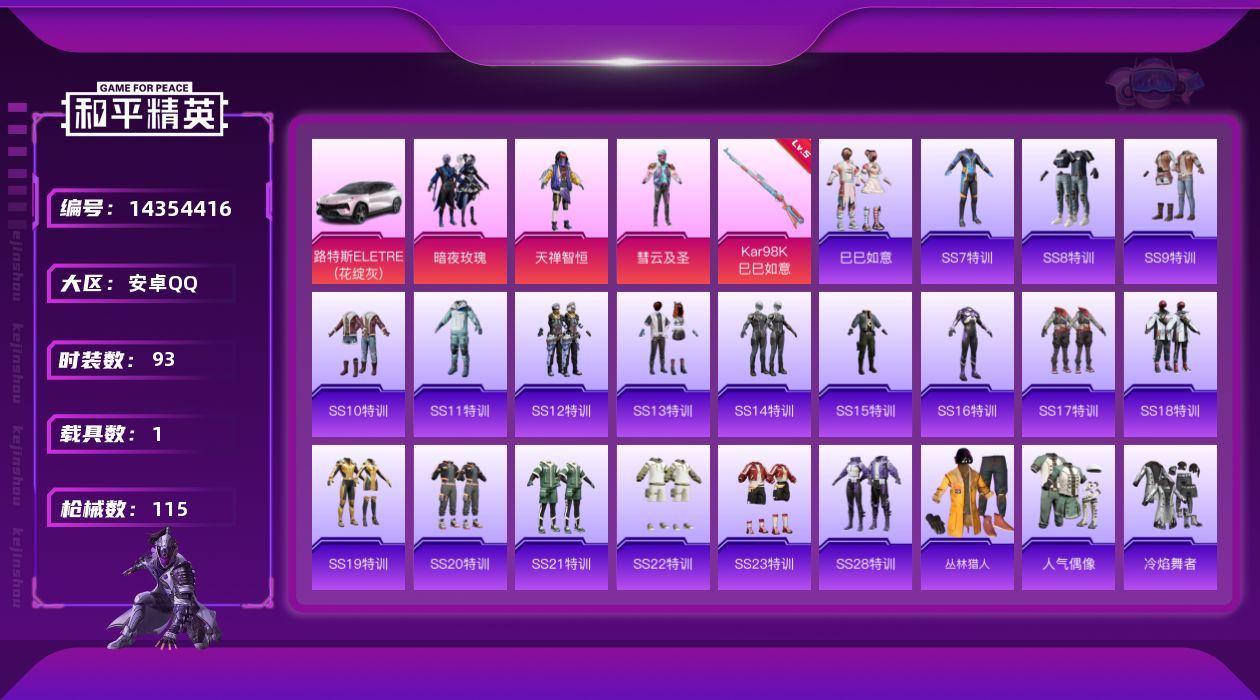
Task: Pick the SS22特训 outfit tile
Action: (663, 517)
